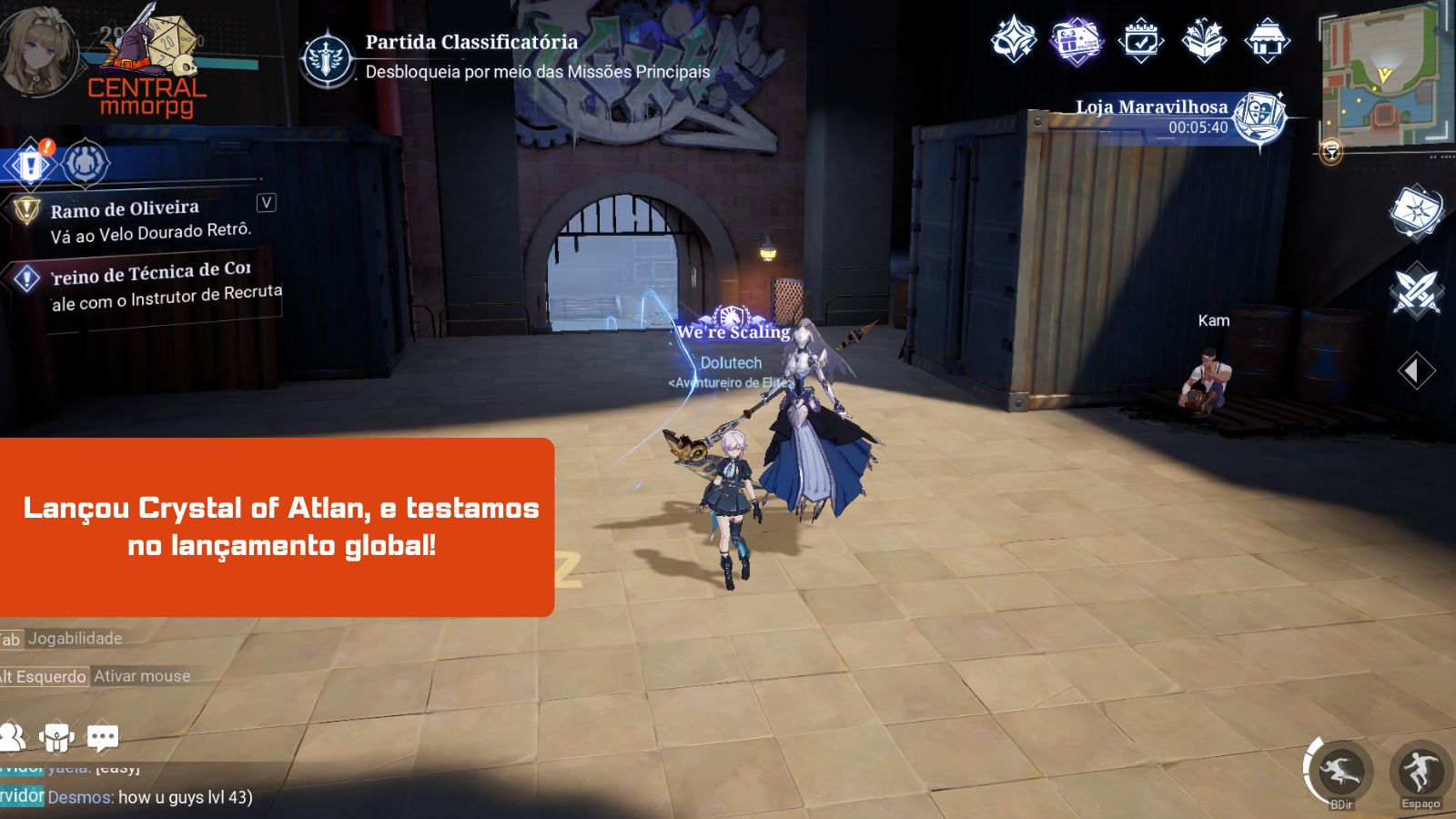
Task: Open the fireworks gift box events icon
Action: 1204,41
